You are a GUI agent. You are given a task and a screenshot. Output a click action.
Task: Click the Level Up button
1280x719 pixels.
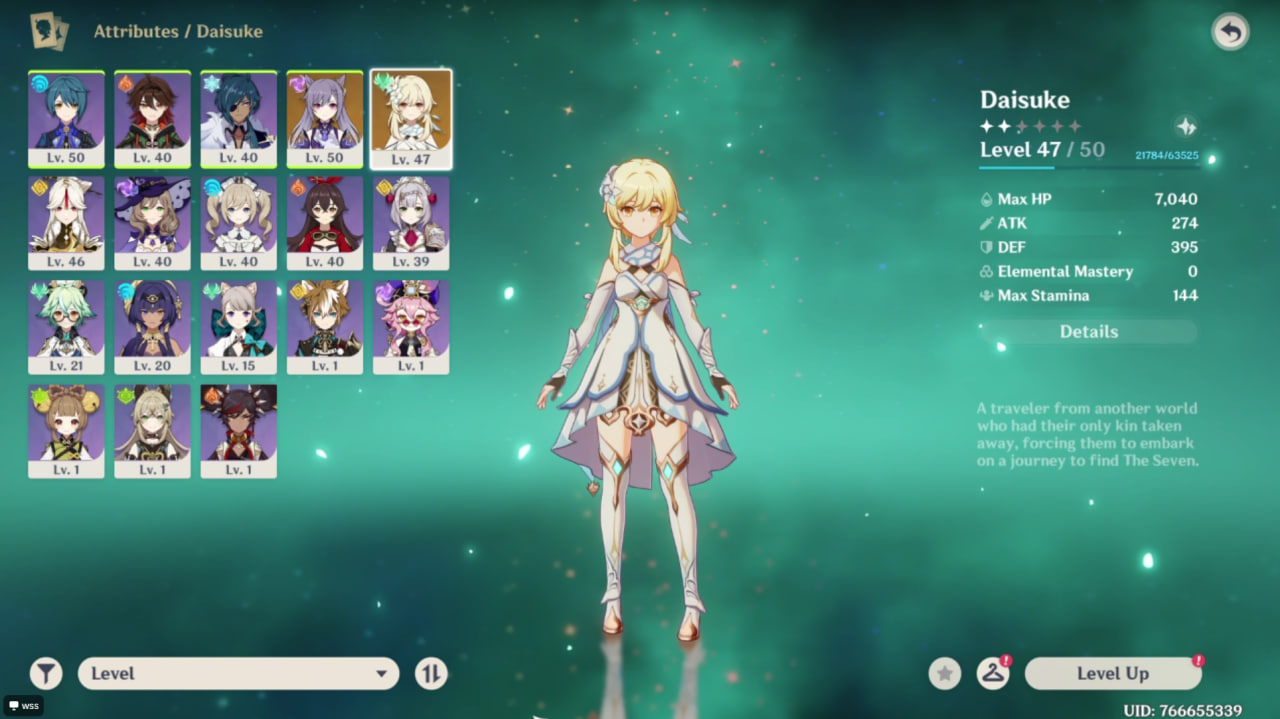(1112, 674)
